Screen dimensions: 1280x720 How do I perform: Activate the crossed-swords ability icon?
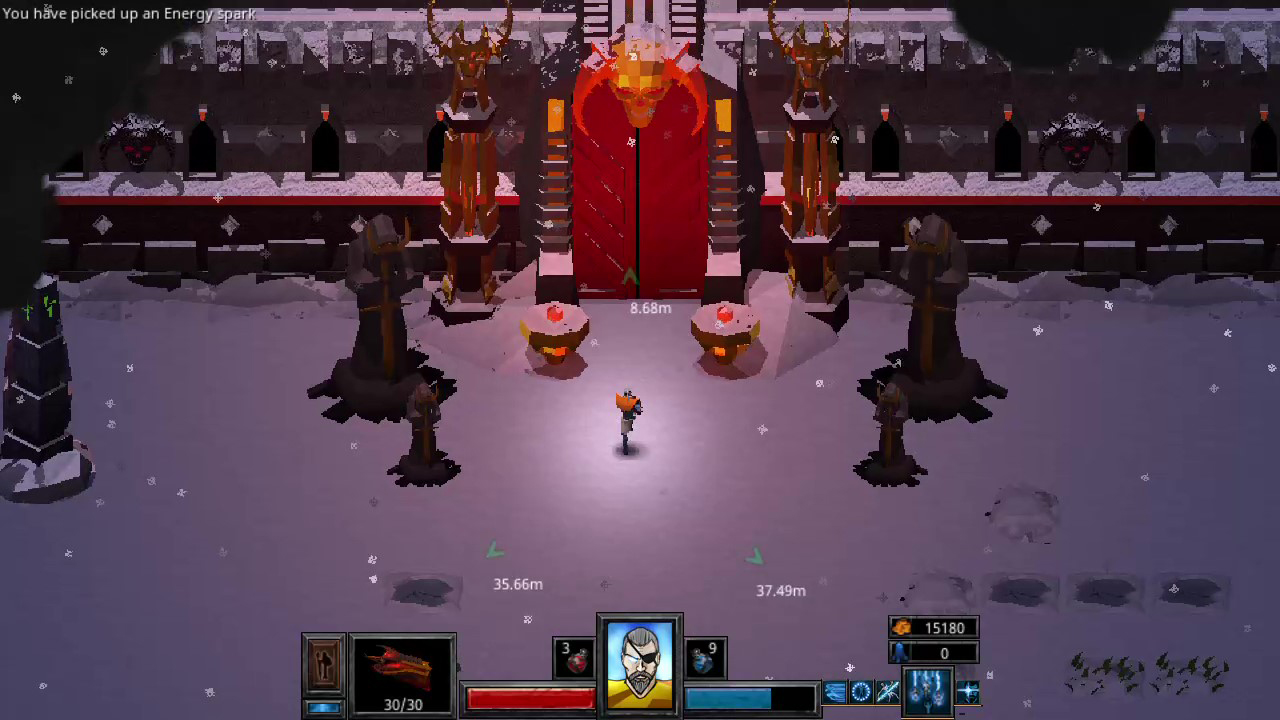pyautogui.click(x=886, y=691)
